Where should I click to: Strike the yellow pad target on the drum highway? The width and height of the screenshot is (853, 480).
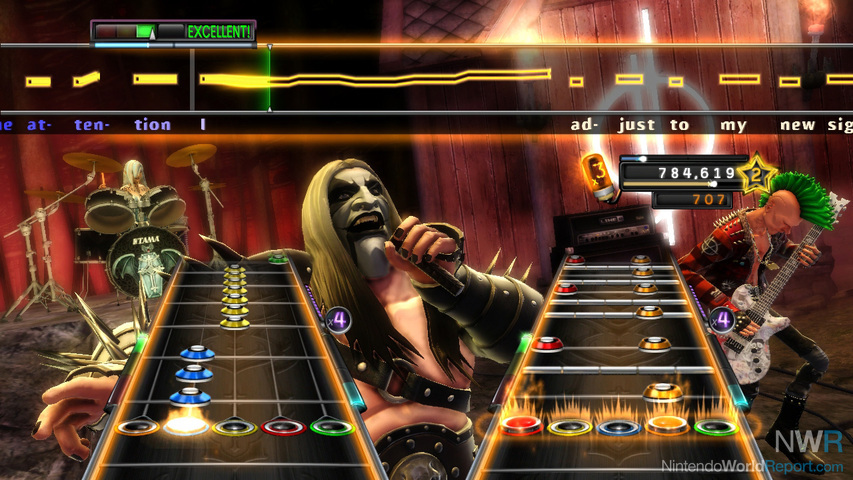568,427
